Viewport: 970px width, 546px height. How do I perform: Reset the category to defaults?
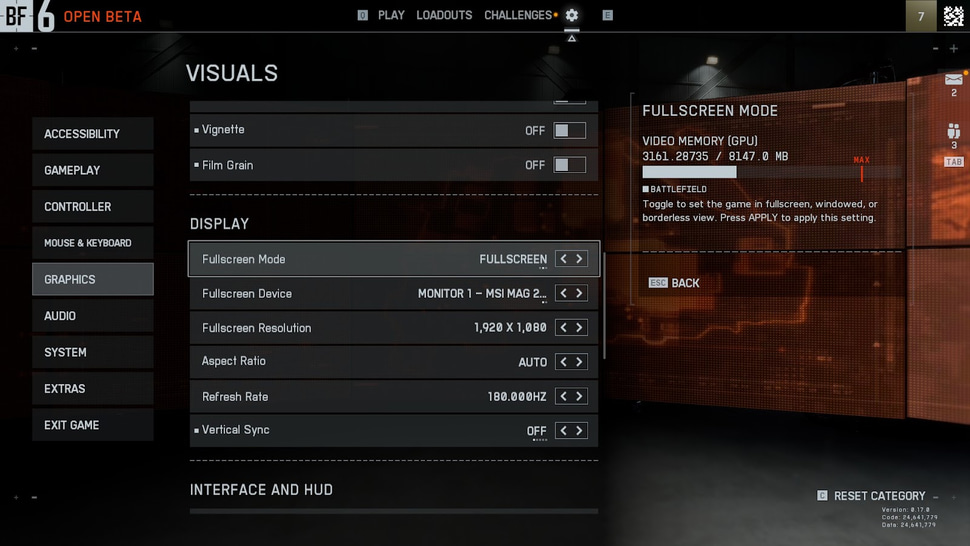point(879,496)
